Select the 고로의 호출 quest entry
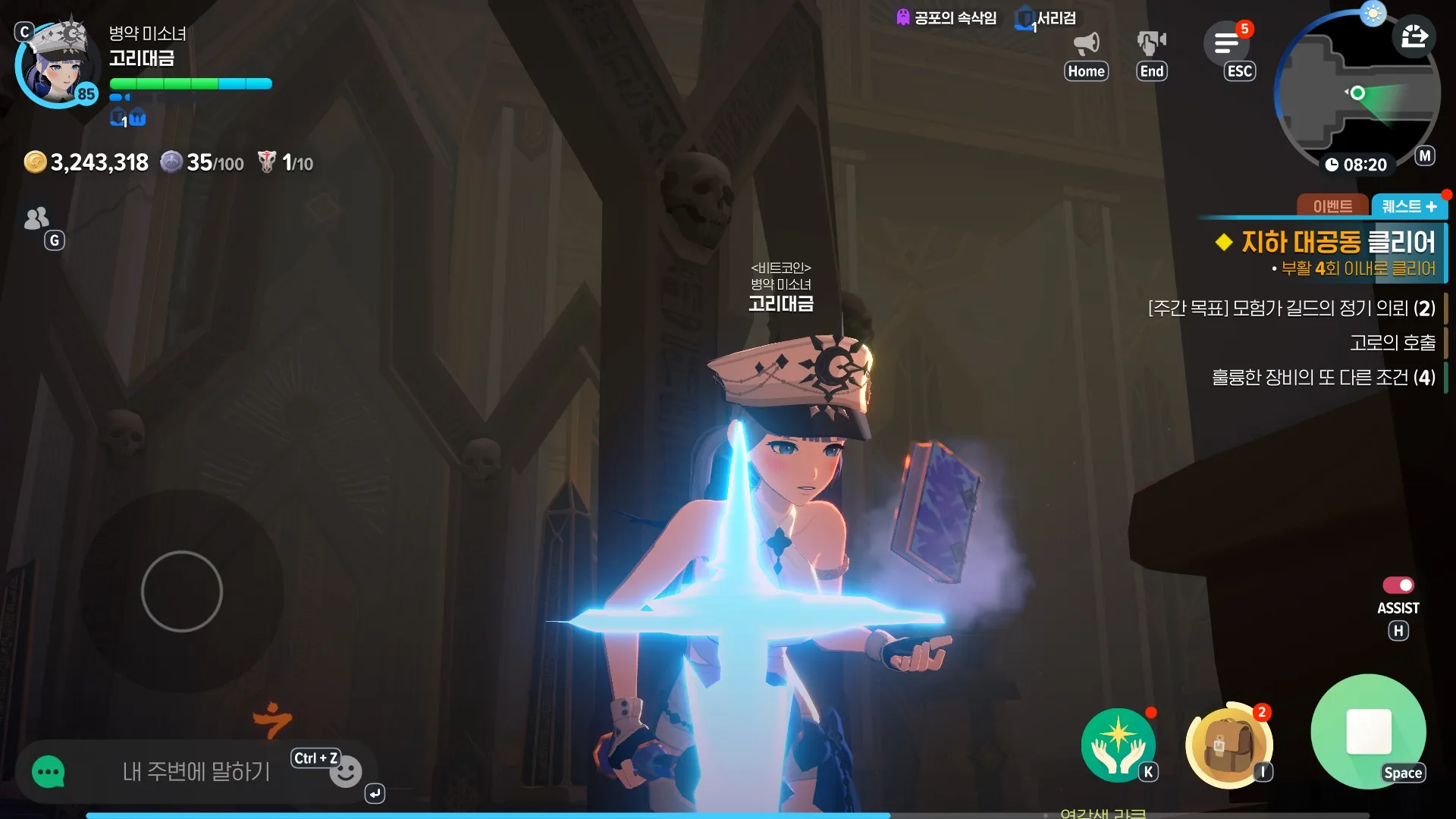The width and height of the screenshot is (1456, 819). pyautogui.click(x=1392, y=343)
